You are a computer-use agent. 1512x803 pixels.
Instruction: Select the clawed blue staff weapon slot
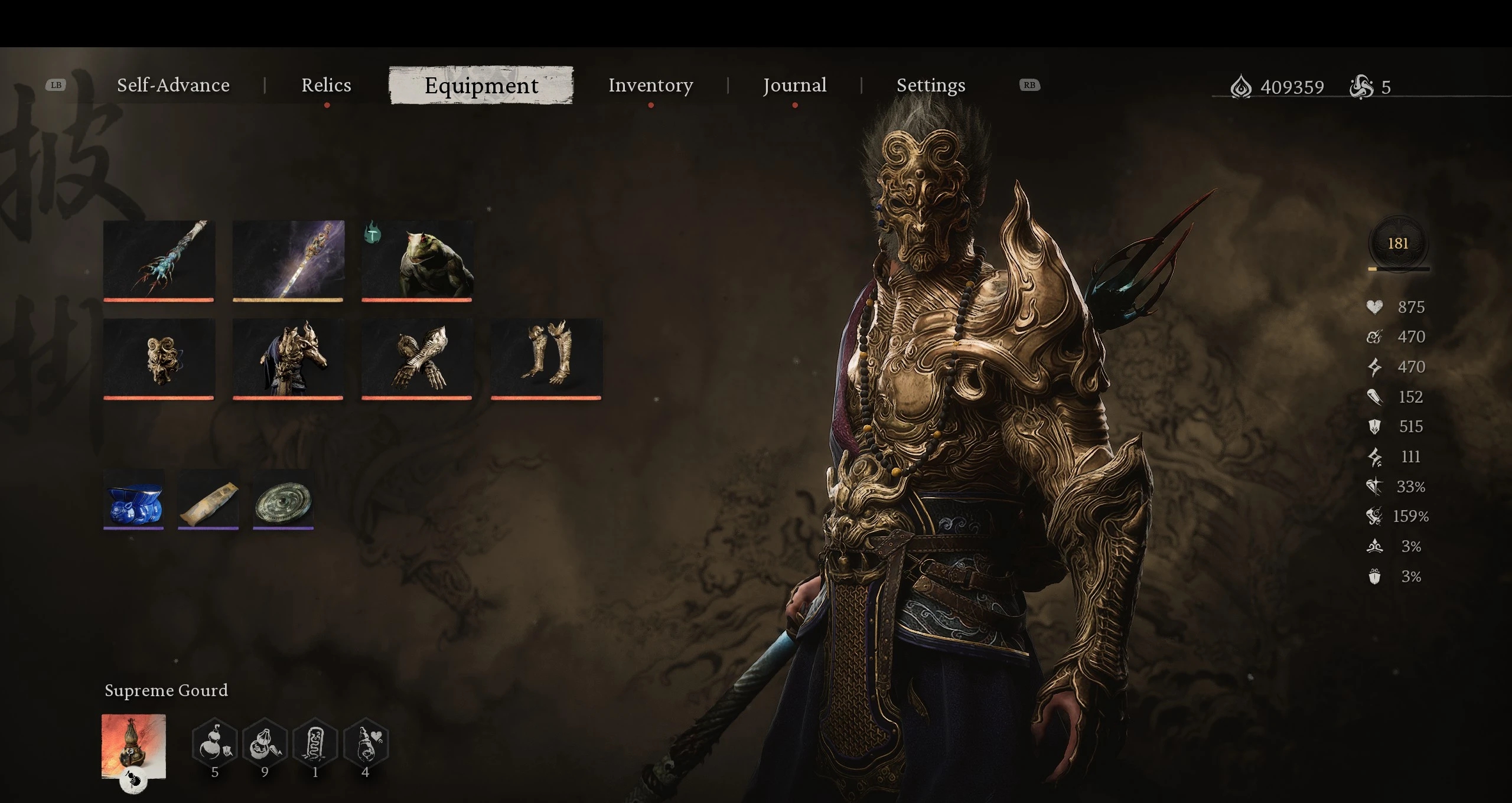(159, 260)
